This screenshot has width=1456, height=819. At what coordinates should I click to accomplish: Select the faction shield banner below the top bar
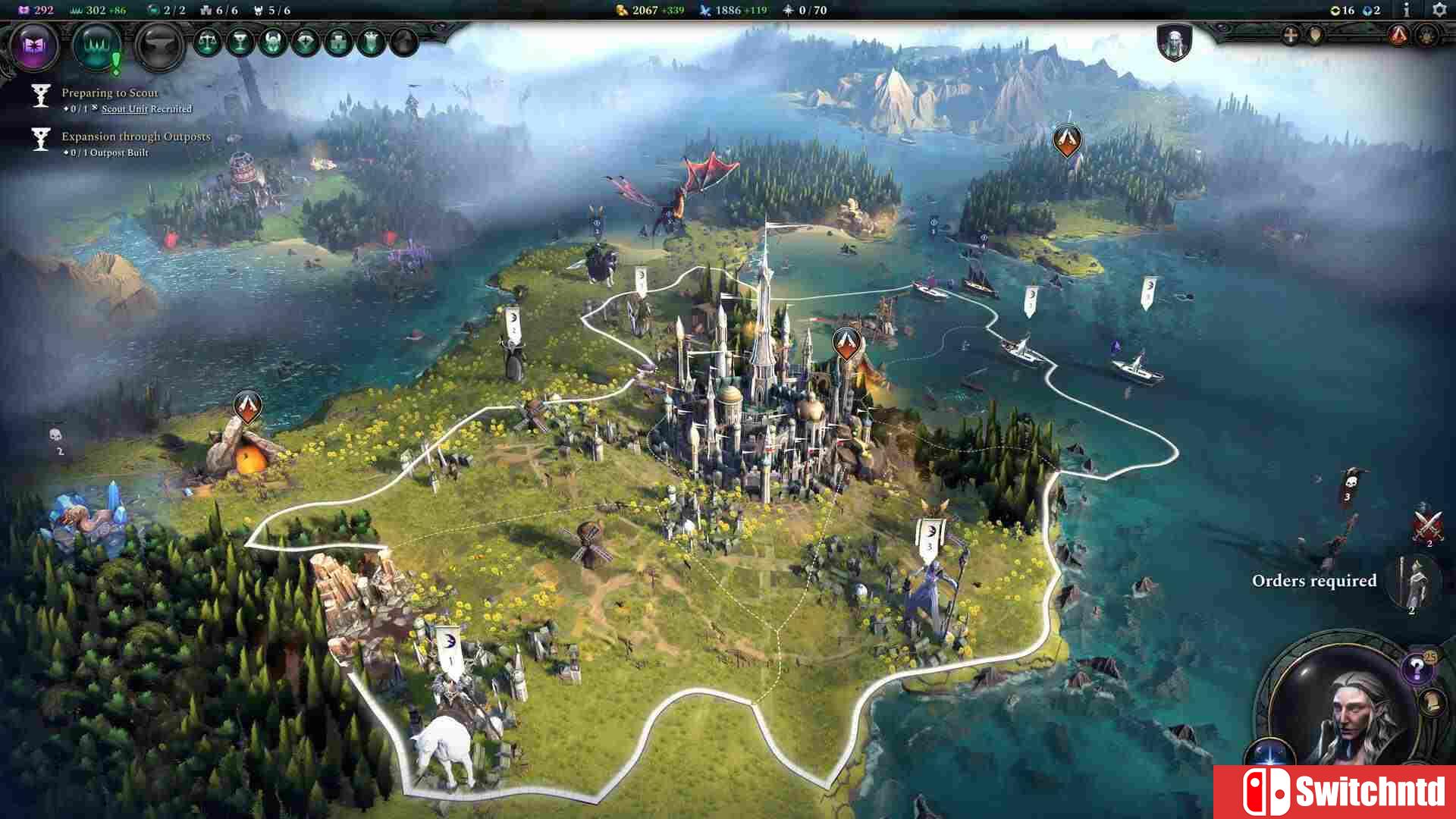click(x=1175, y=43)
